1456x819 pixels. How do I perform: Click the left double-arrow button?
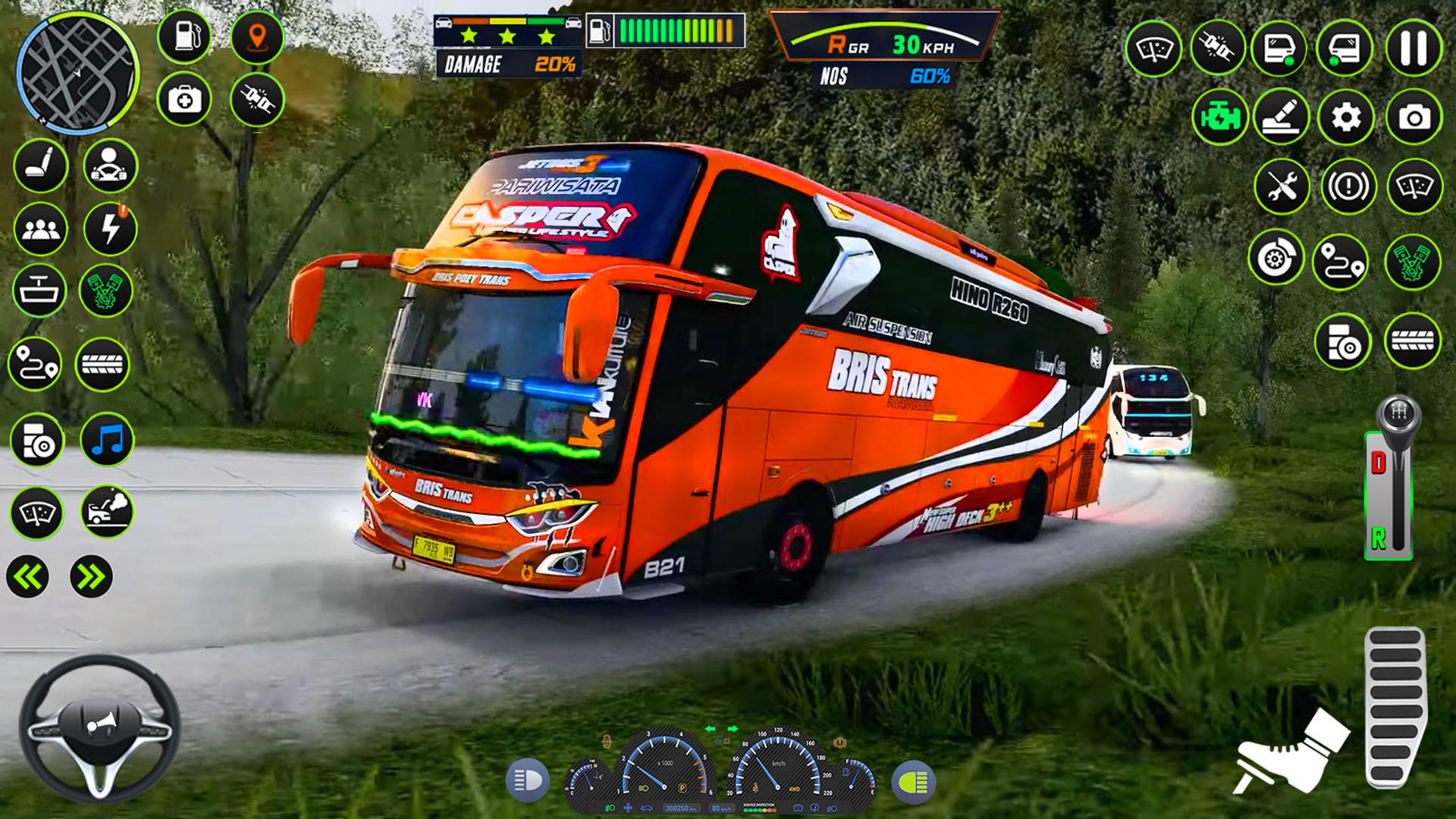coord(28,577)
